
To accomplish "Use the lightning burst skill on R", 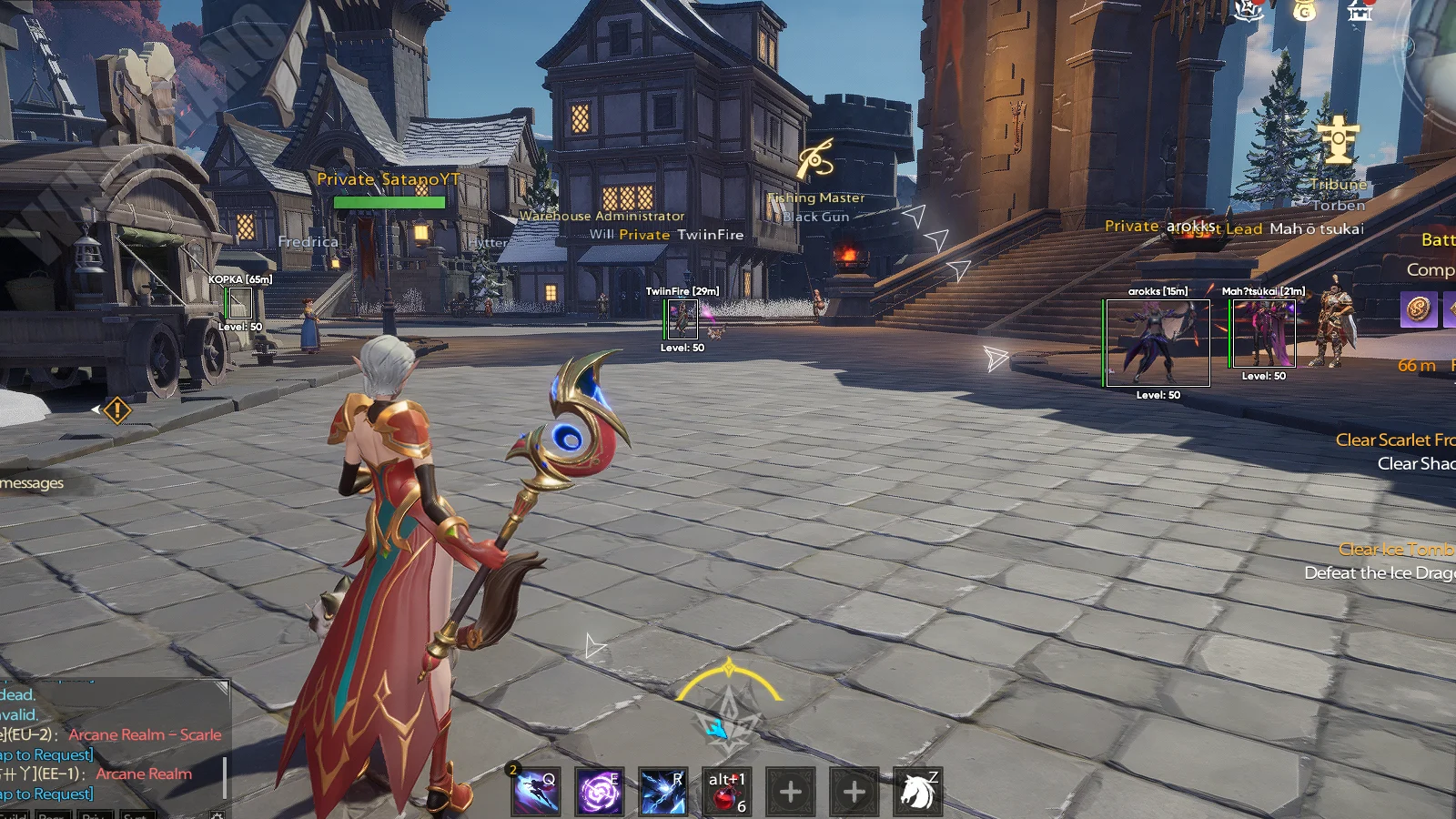I will (662, 791).
